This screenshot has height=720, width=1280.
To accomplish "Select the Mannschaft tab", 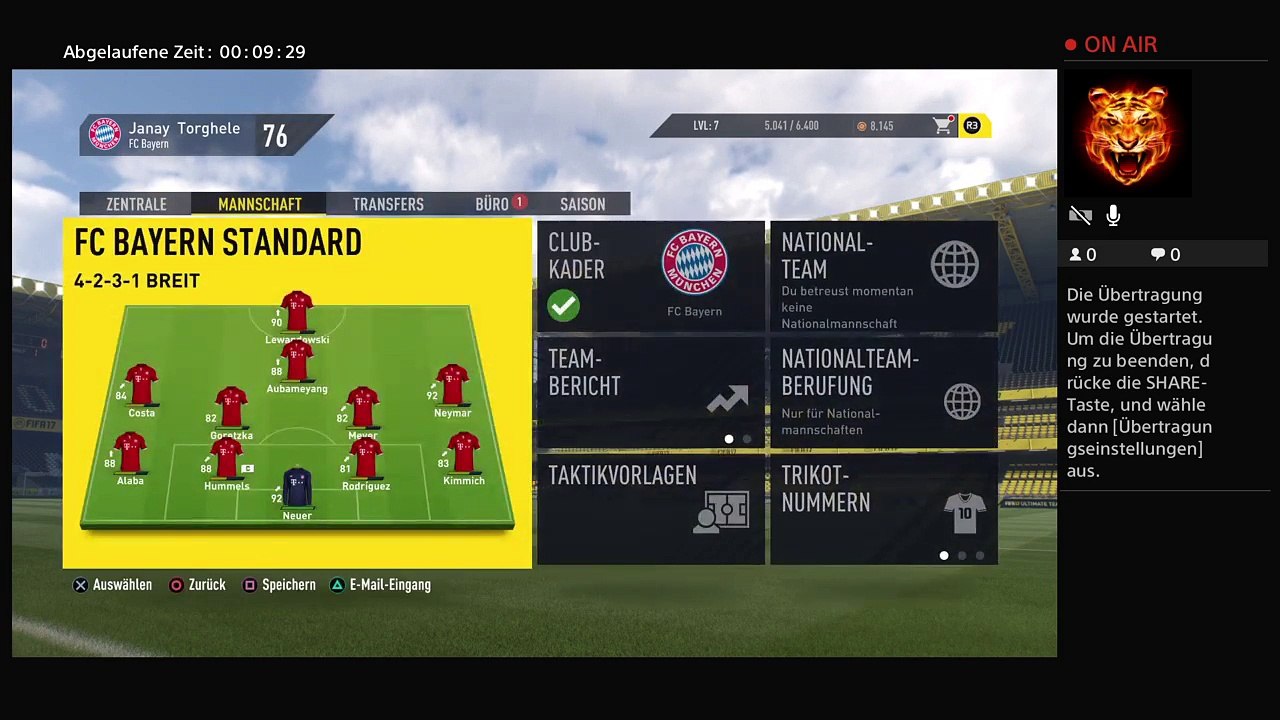I will (260, 204).
